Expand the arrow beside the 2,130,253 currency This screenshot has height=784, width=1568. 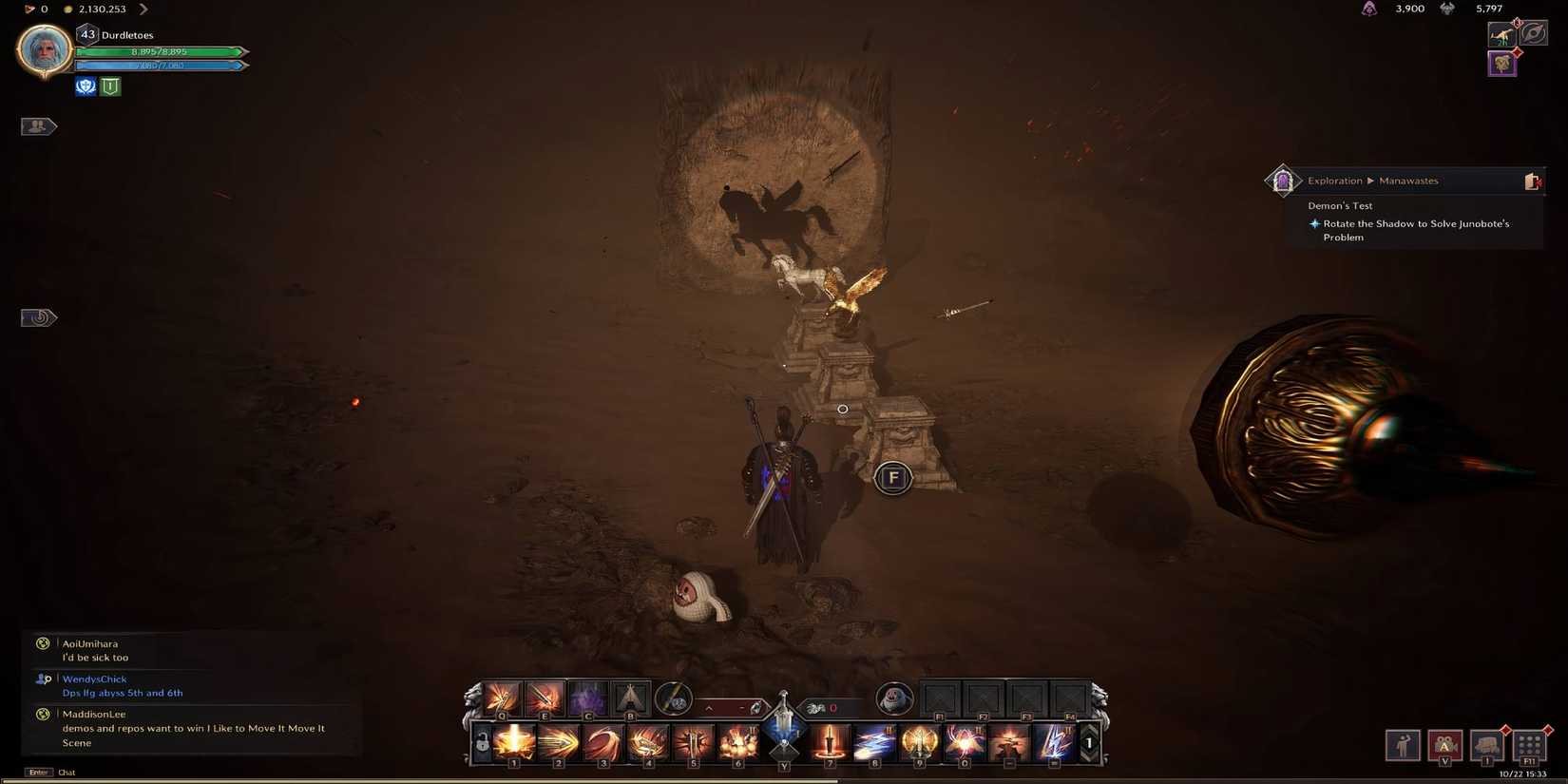(x=143, y=8)
